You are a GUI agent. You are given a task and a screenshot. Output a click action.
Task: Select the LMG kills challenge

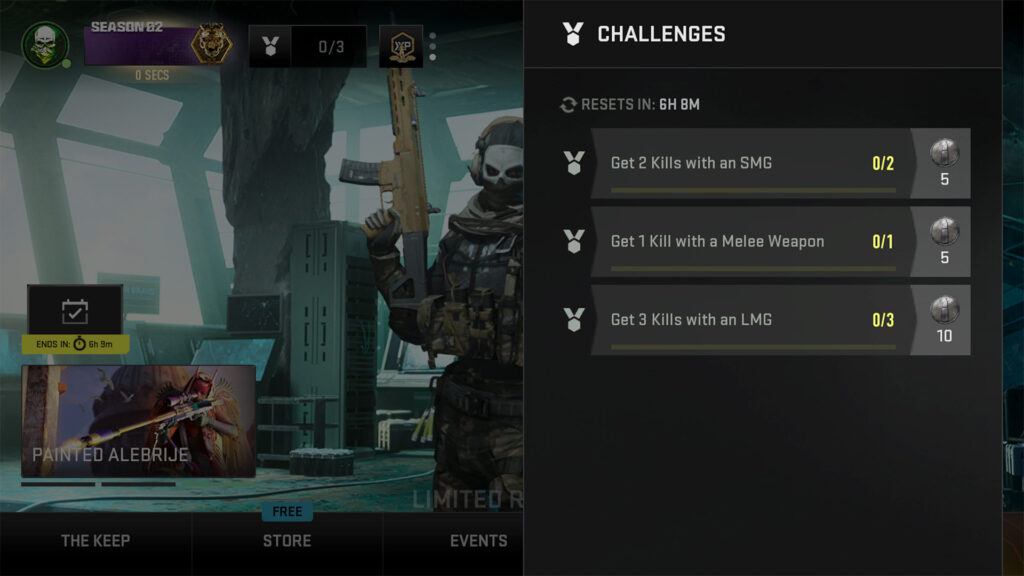(x=750, y=320)
